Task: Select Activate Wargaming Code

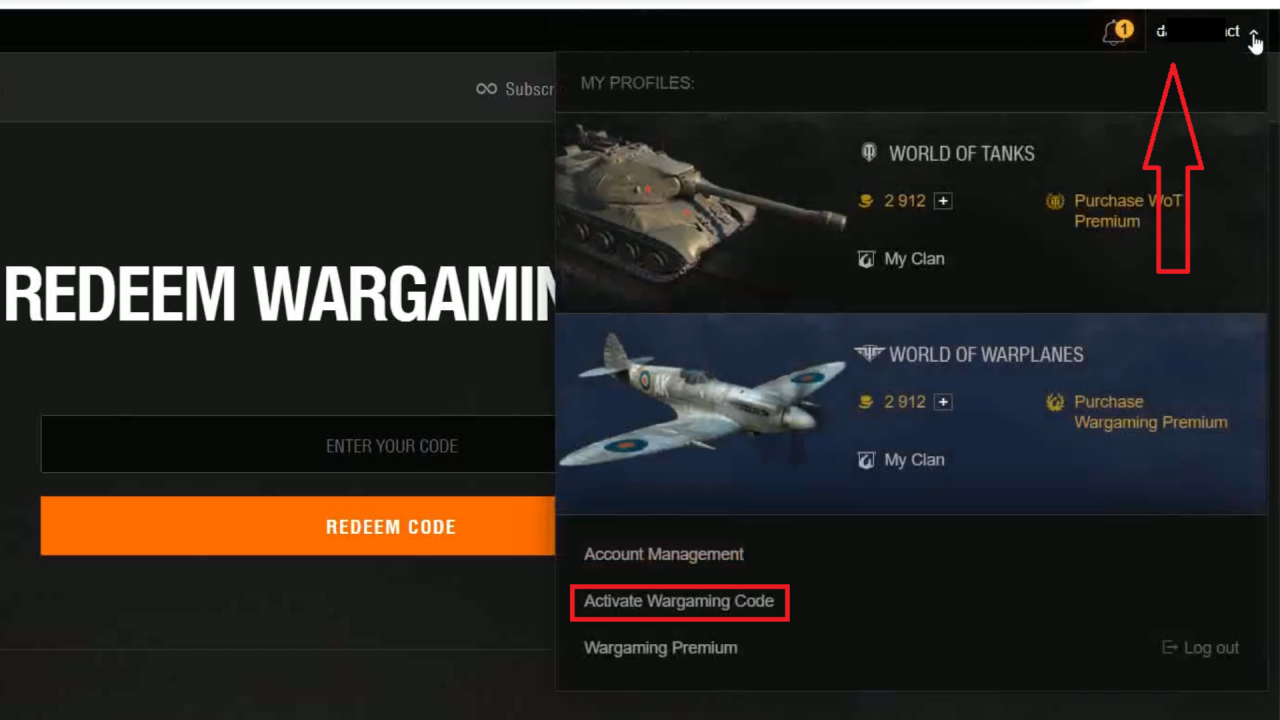Action: pyautogui.click(x=678, y=601)
